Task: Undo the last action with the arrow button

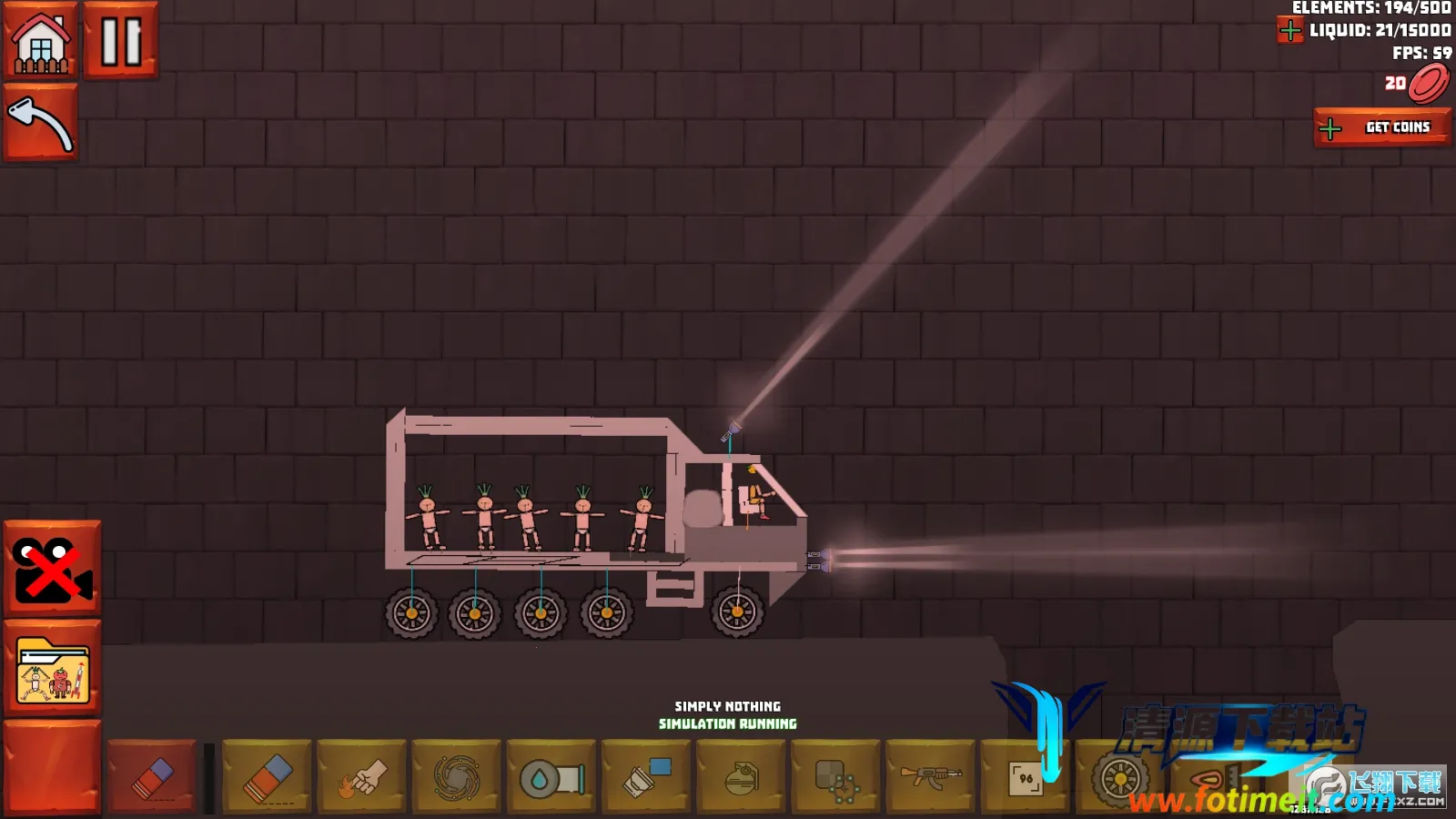Action: 41,123
